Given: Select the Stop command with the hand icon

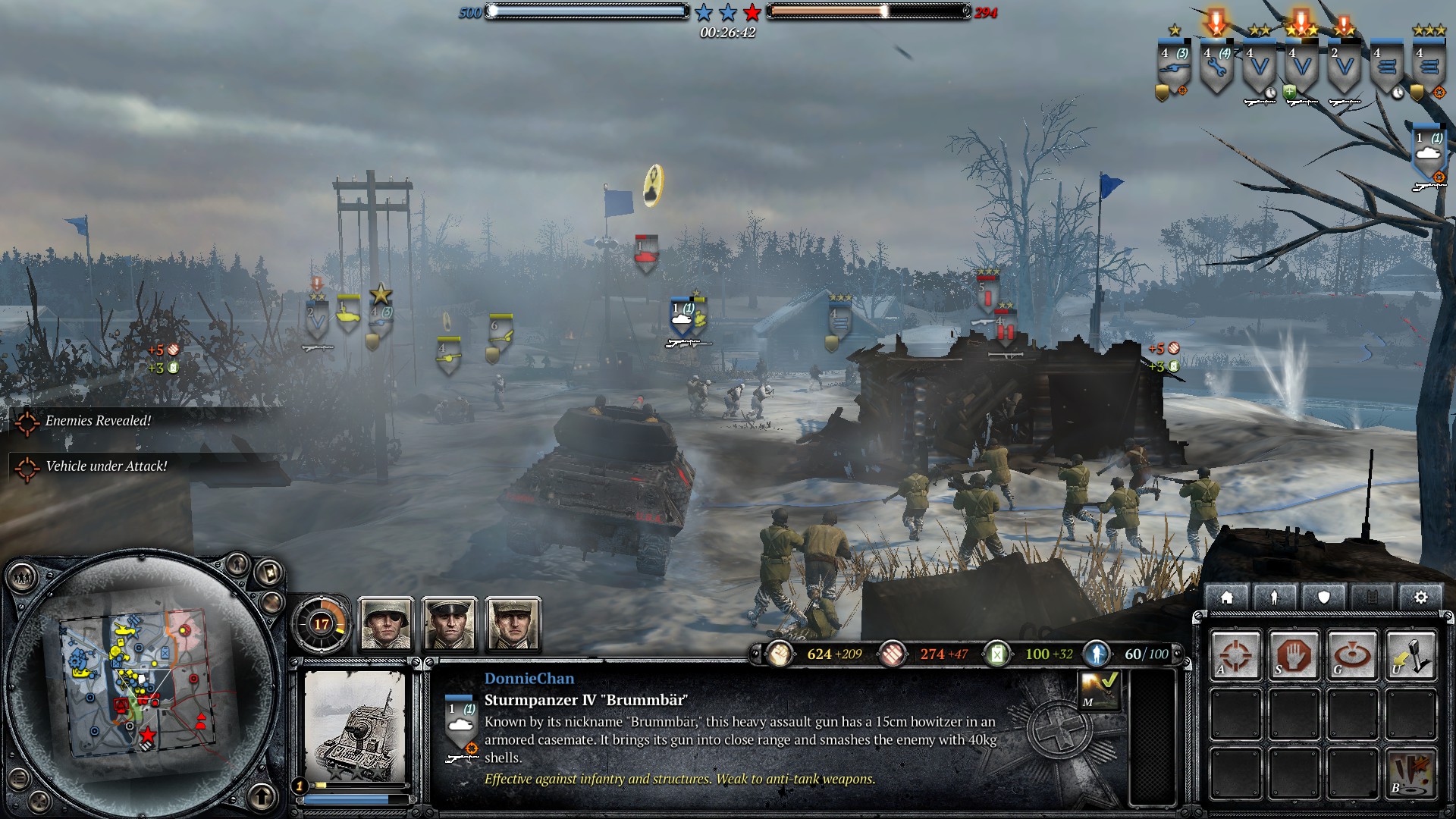Looking at the screenshot, I should point(1294,654).
